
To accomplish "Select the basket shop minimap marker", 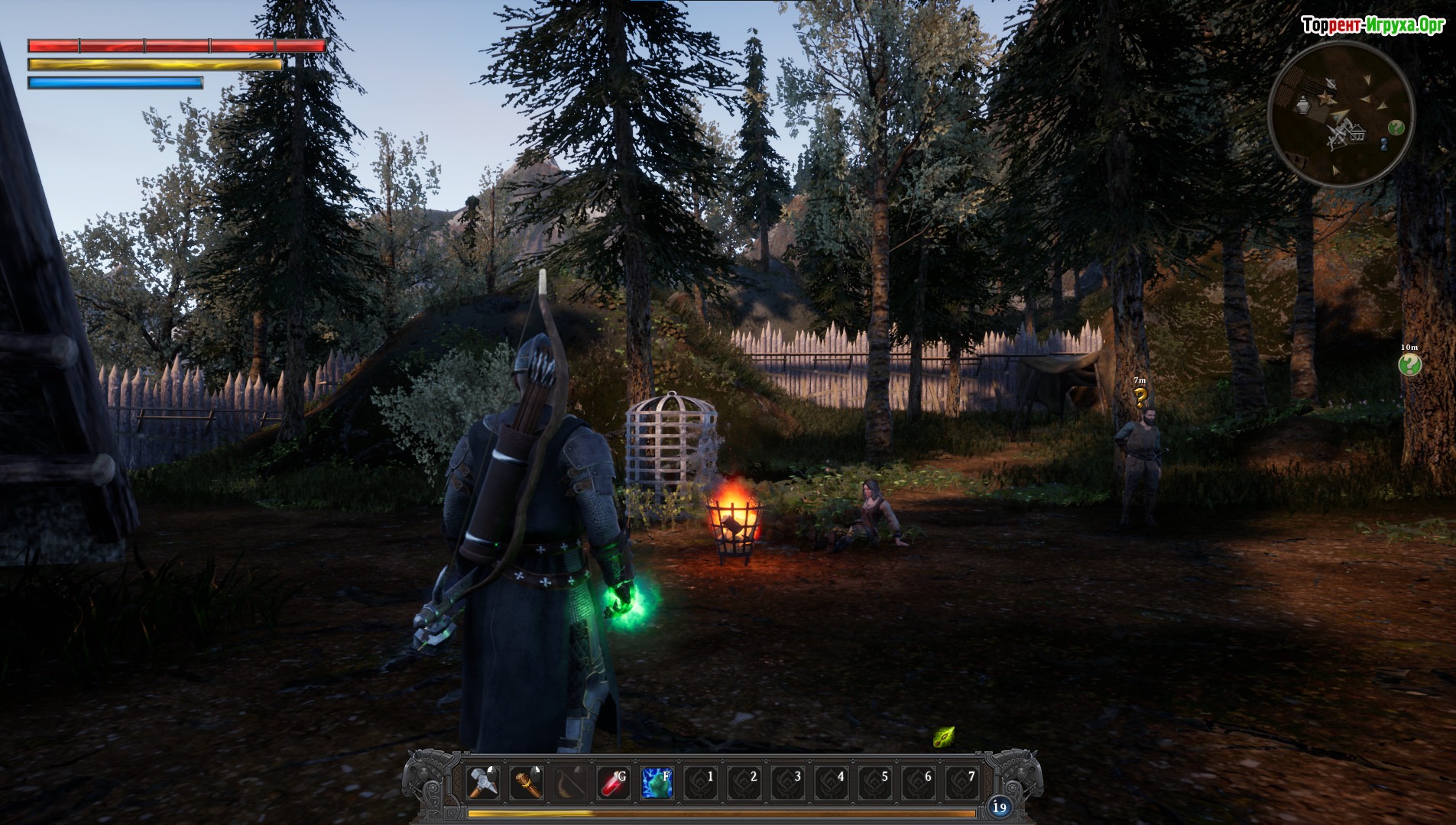I will 1358,134.
